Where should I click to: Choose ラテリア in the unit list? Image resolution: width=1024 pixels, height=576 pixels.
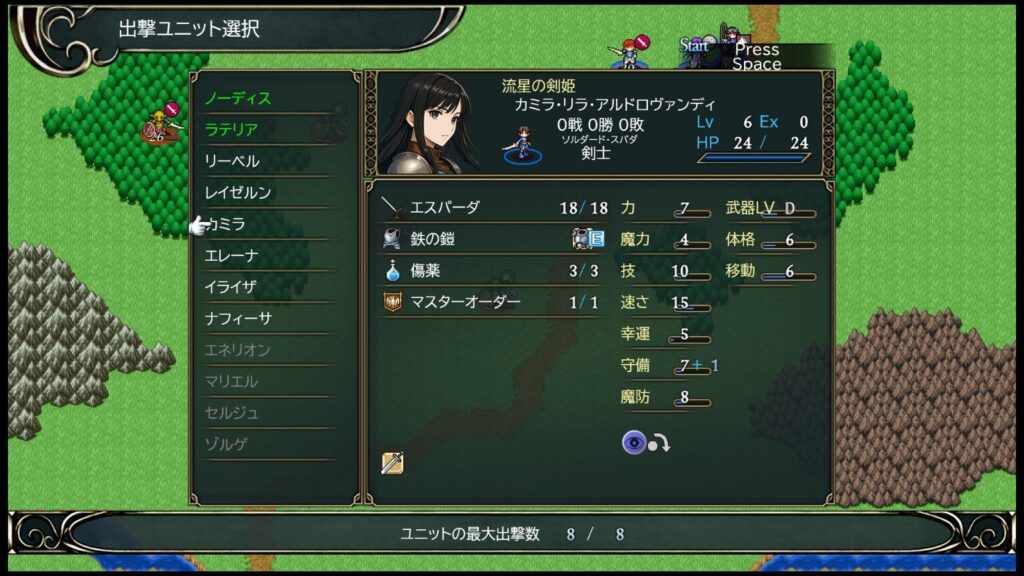tap(232, 130)
